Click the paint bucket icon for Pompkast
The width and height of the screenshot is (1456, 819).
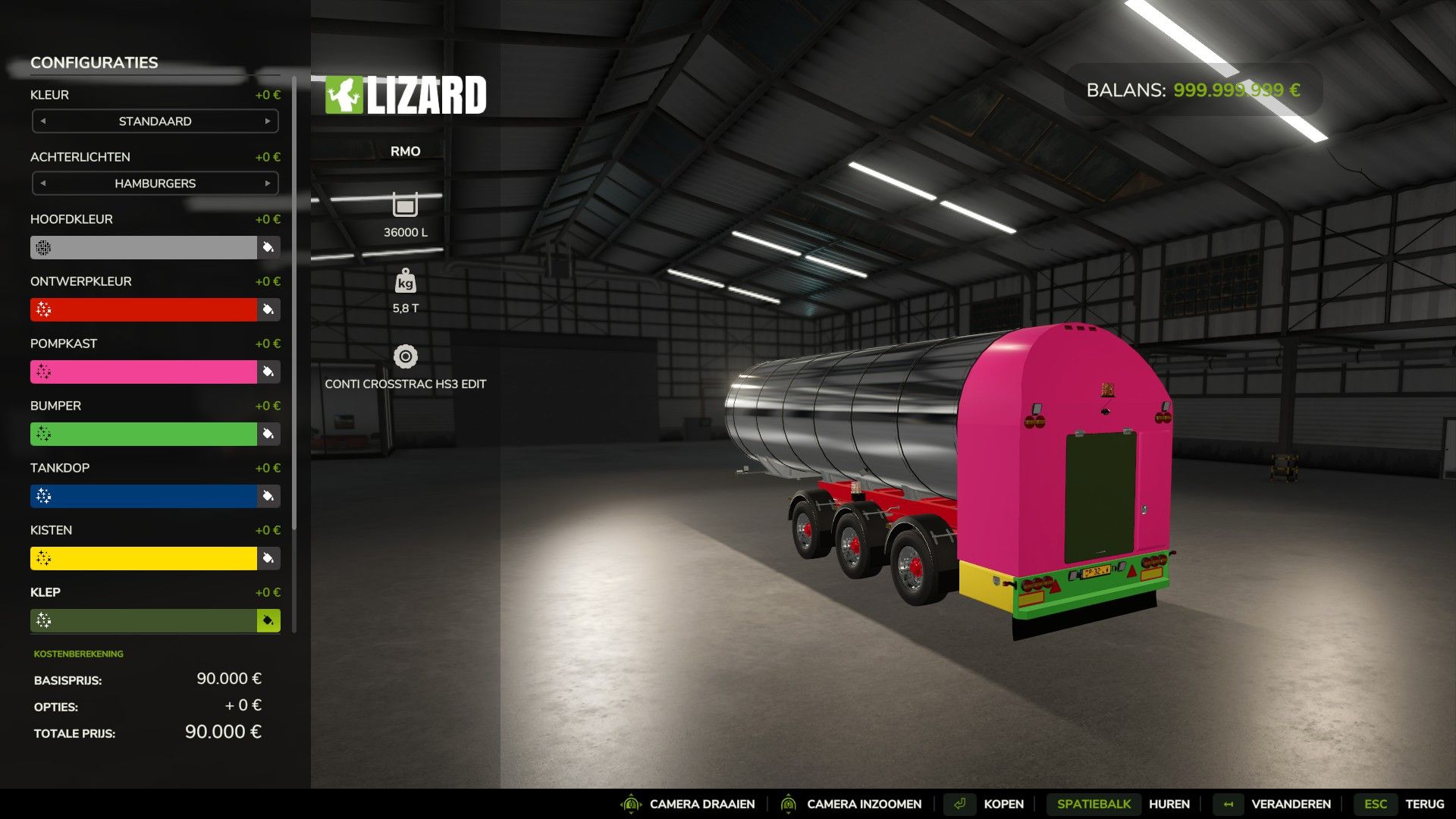coord(268,372)
